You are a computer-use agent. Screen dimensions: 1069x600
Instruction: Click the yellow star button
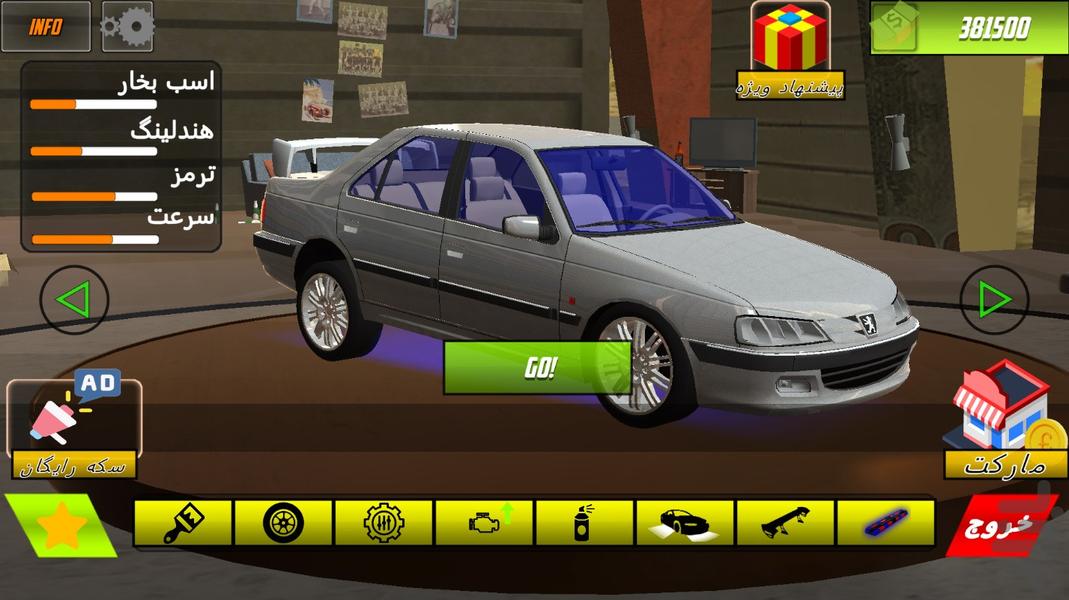coord(59,527)
